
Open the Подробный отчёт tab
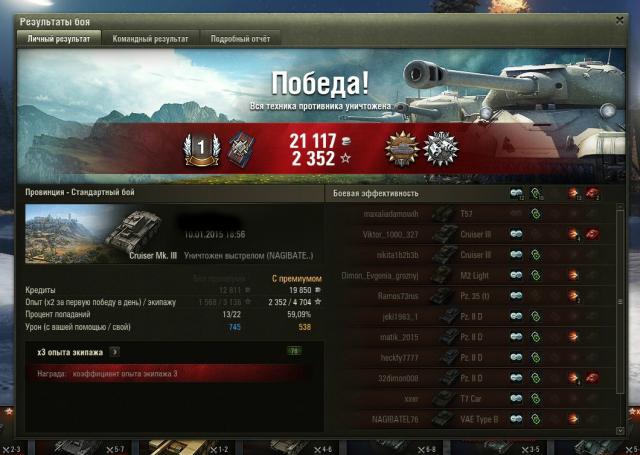coord(240,39)
